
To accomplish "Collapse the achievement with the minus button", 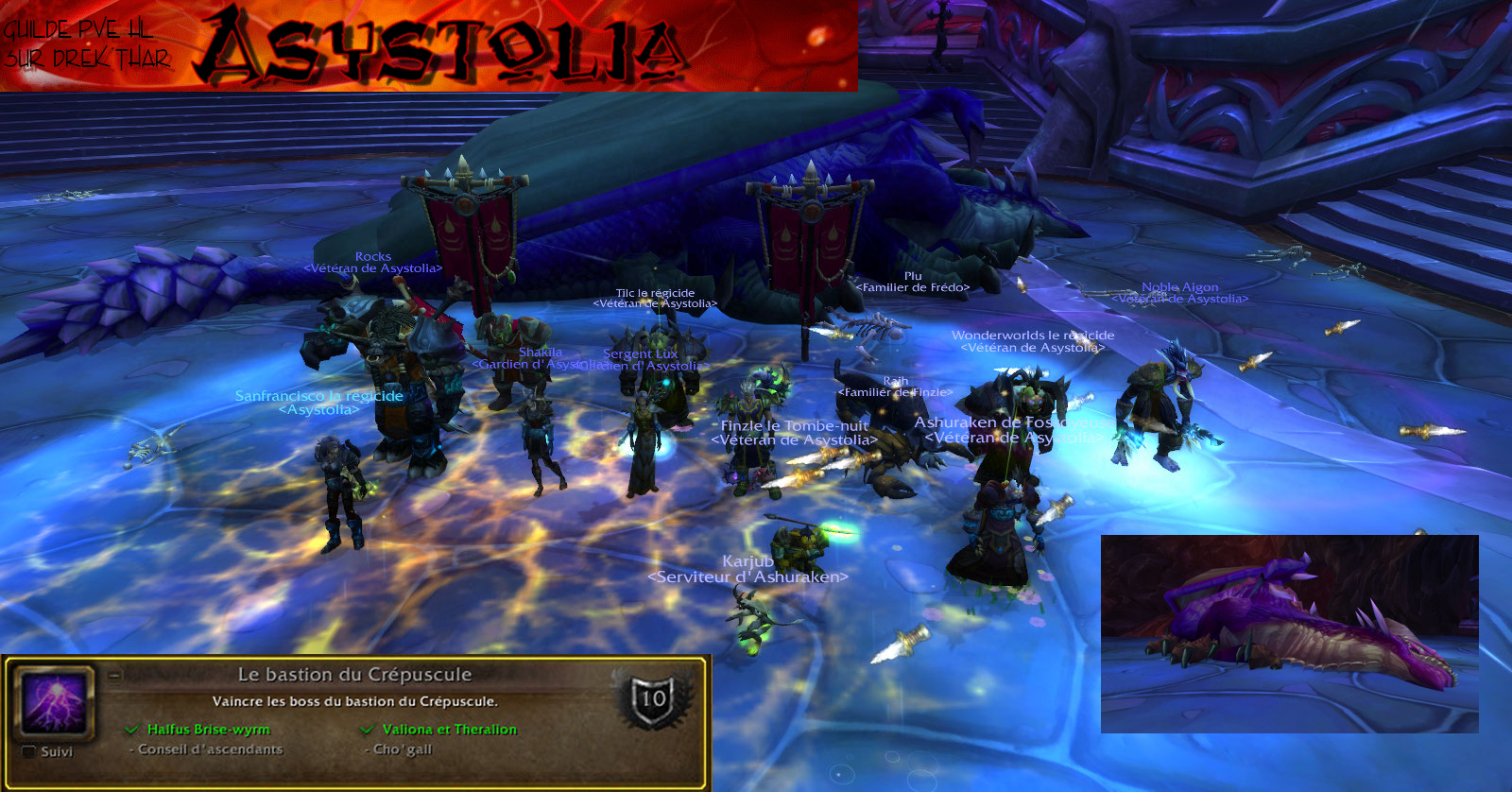I will pyautogui.click(x=114, y=676).
